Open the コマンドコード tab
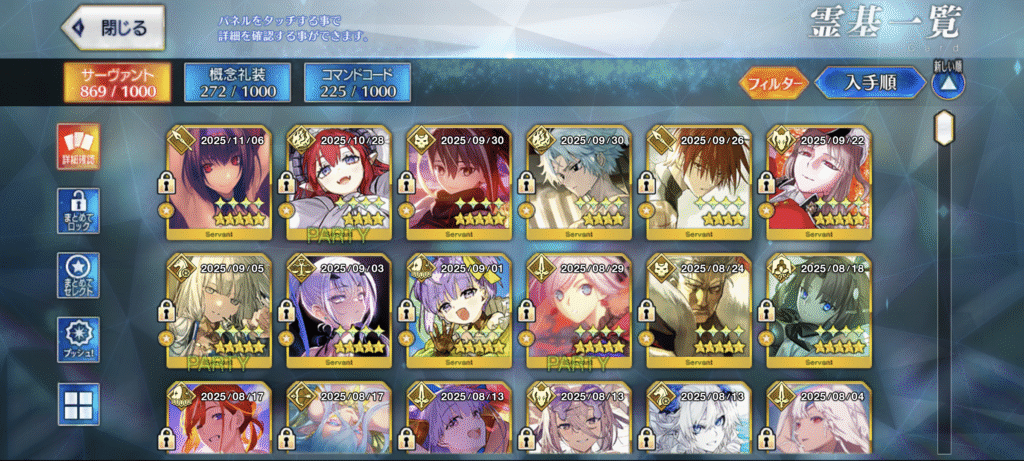1024x461 pixels. 358,82
